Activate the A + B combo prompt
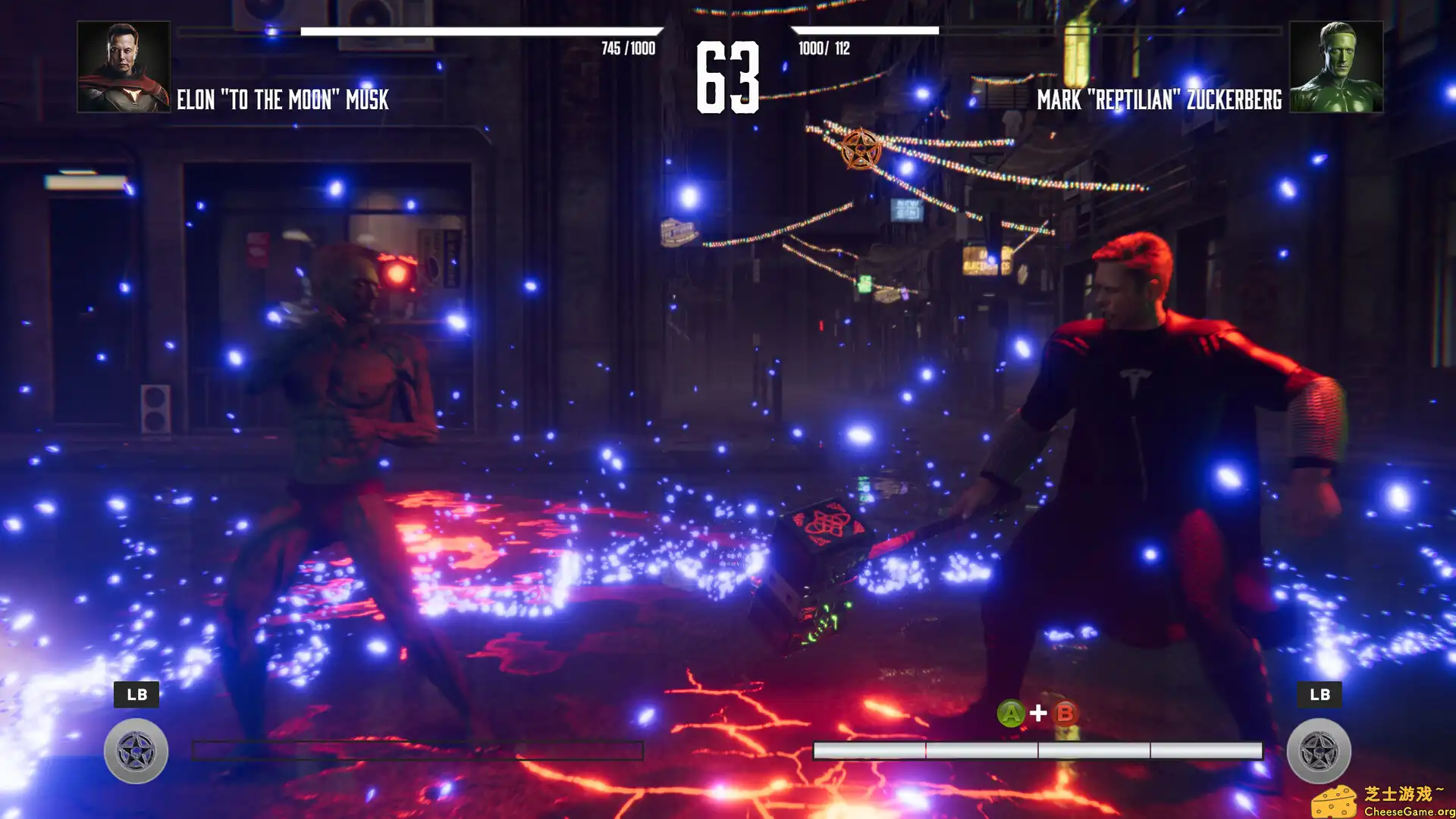Viewport: 1456px width, 819px height. [x=1038, y=713]
